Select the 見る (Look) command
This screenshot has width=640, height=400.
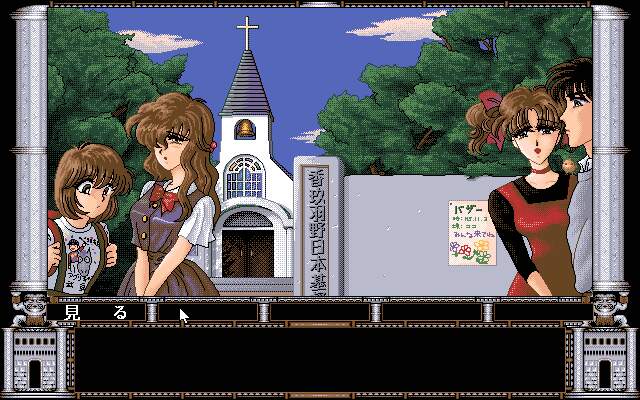click(x=96, y=312)
